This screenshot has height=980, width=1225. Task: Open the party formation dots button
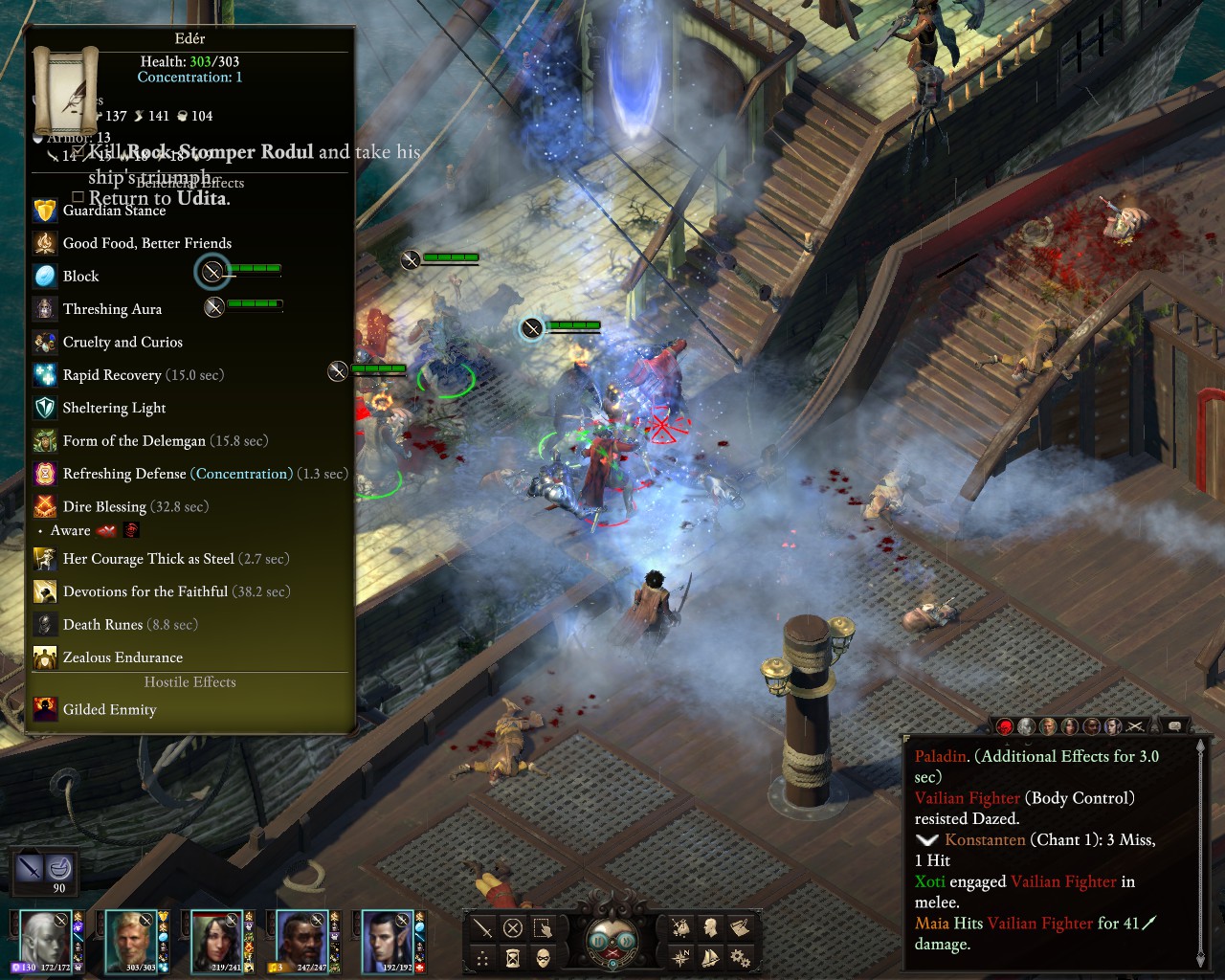point(483,958)
